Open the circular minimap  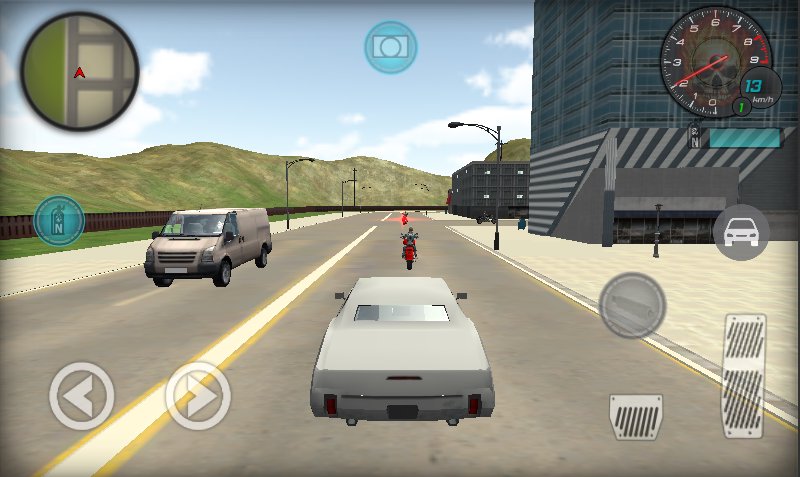[x=80, y=72]
